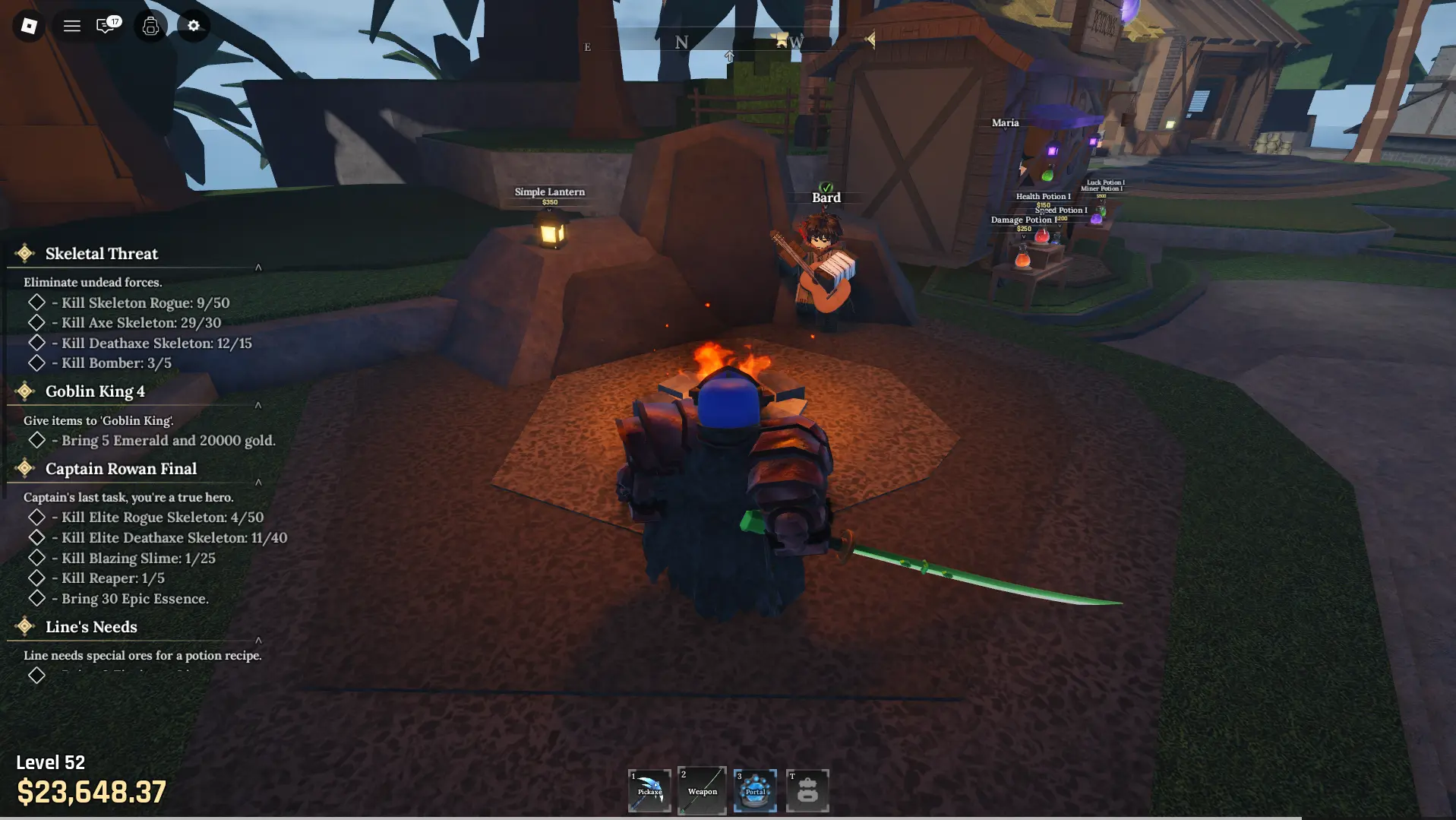Viewport: 1456px width, 820px height.
Task: Click the green checkmark above Bard
Action: click(826, 185)
